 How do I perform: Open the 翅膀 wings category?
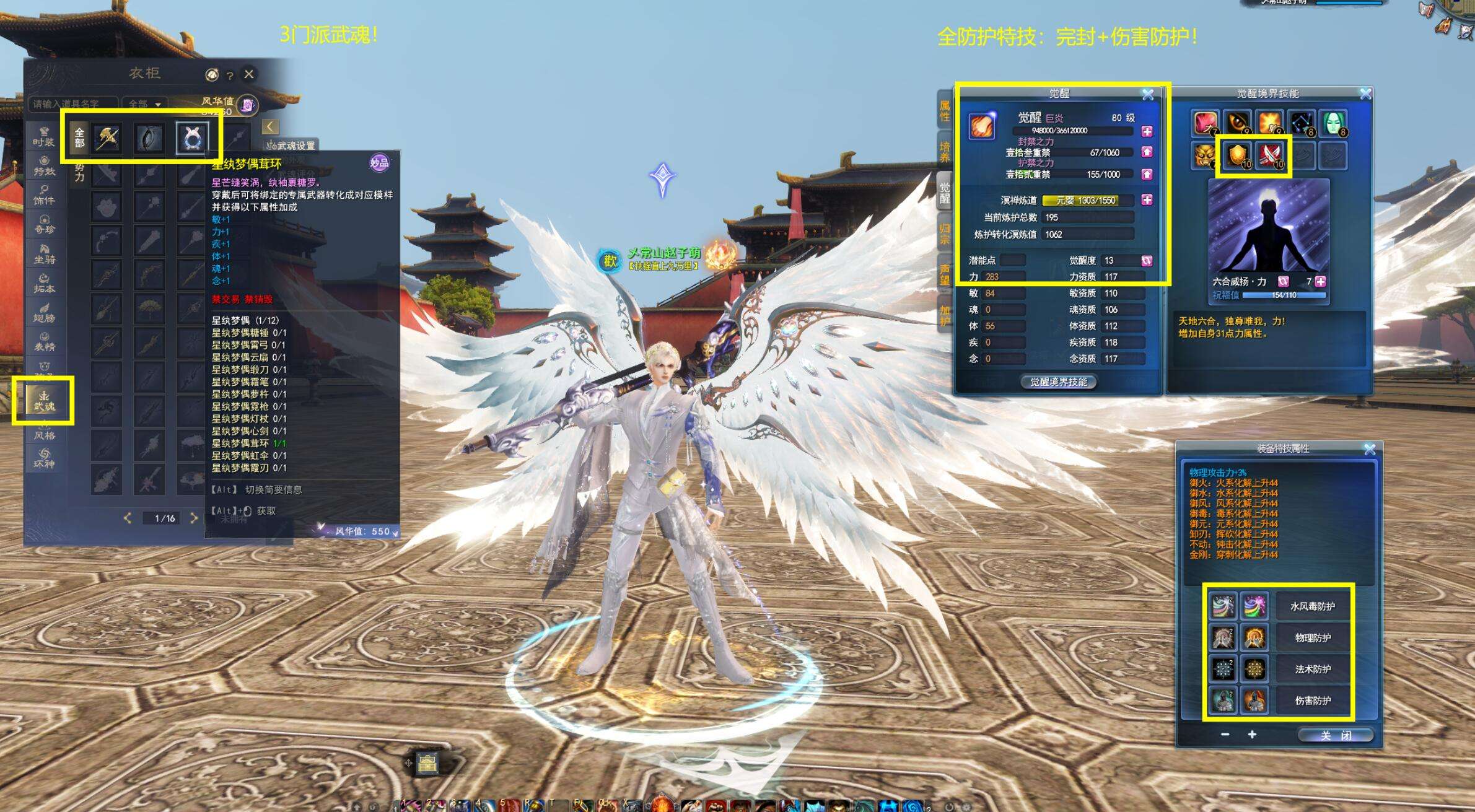pyautogui.click(x=44, y=312)
